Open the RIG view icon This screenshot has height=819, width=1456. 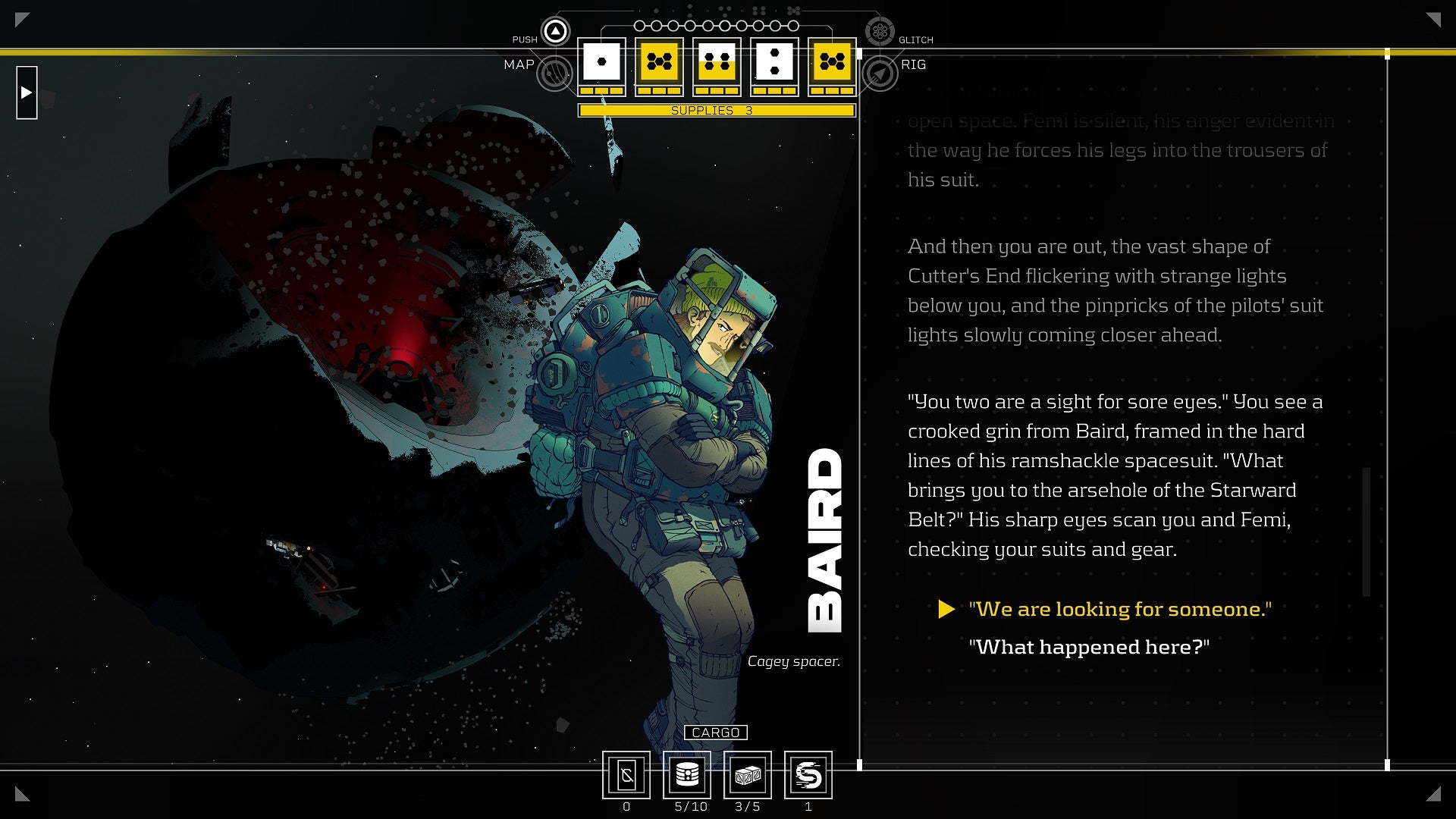[x=880, y=72]
